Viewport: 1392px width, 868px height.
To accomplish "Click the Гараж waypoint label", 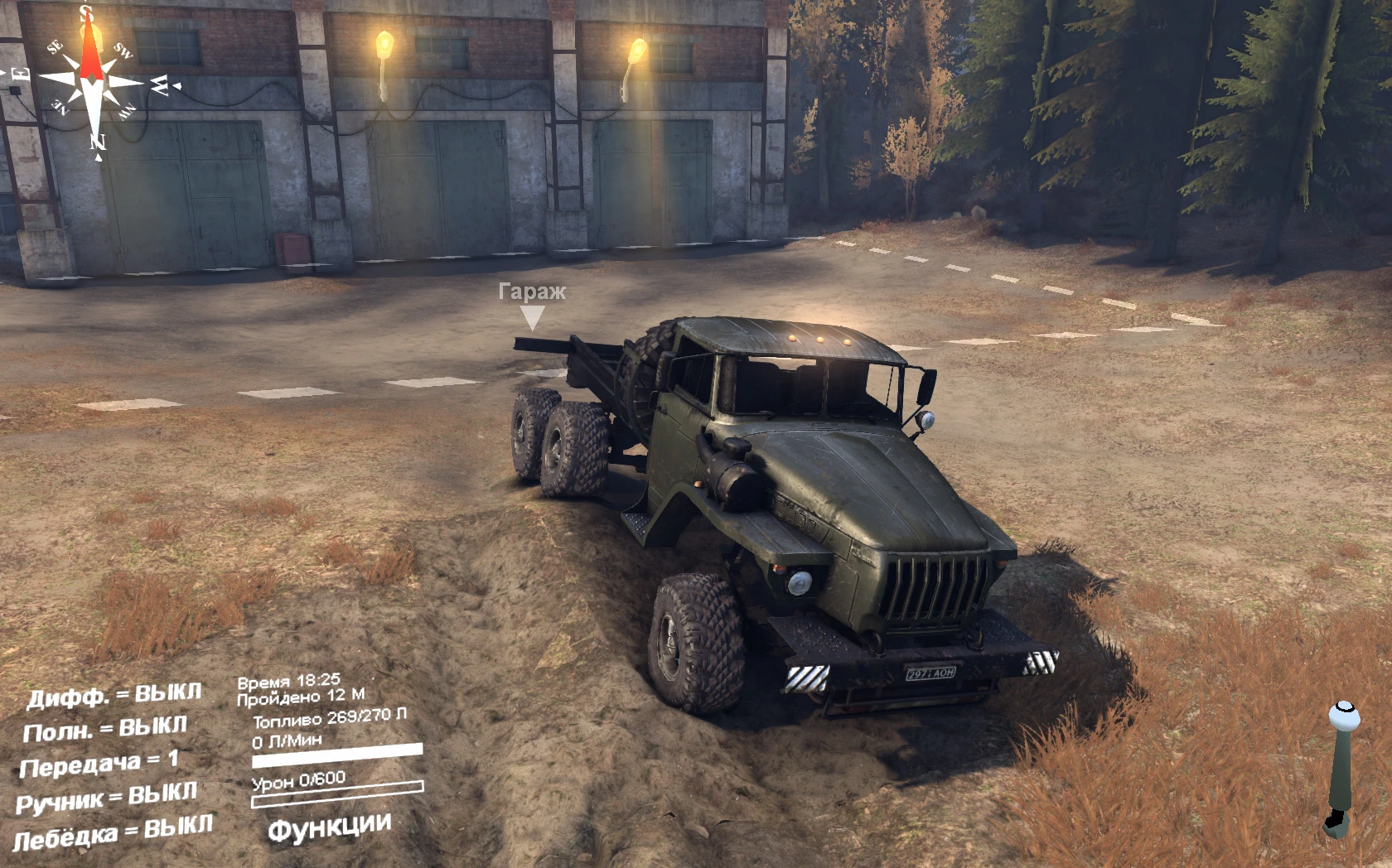I will tap(533, 291).
